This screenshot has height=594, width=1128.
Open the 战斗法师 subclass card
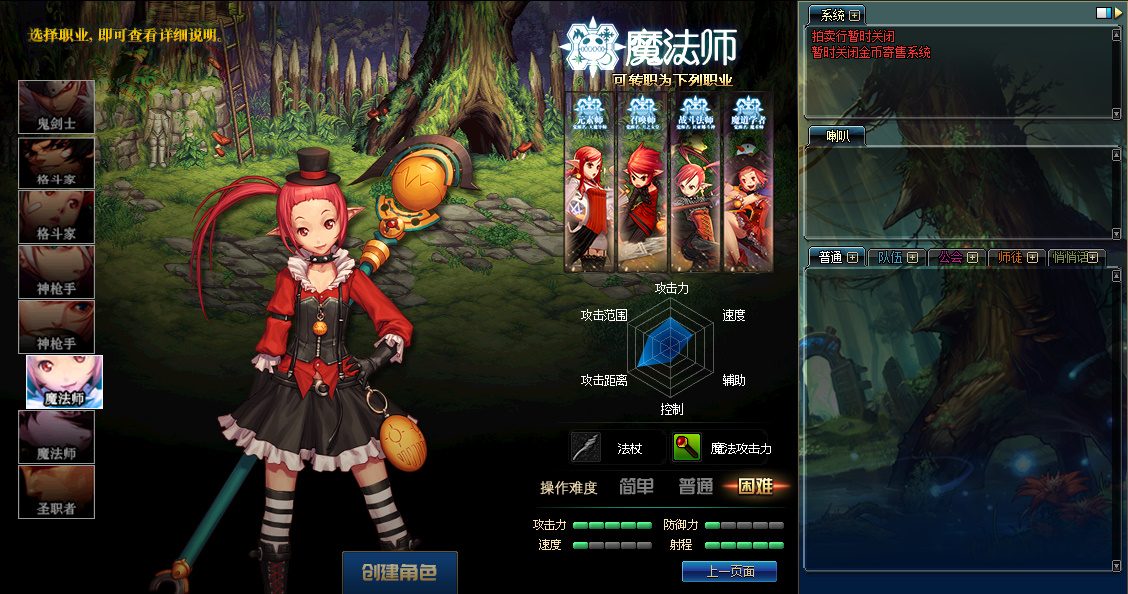click(694, 182)
